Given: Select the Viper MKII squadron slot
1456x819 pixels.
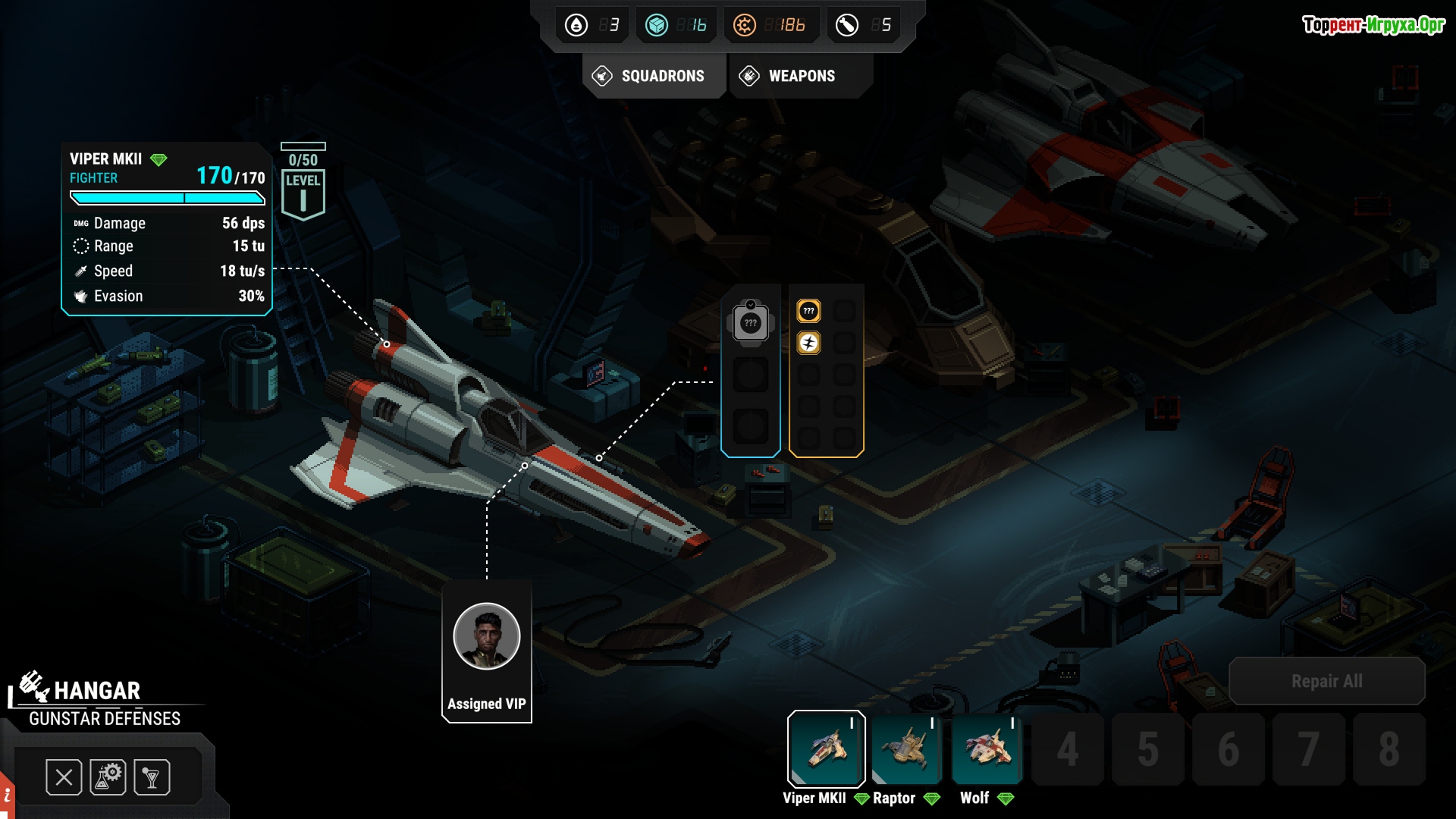Looking at the screenshot, I should click(x=826, y=748).
